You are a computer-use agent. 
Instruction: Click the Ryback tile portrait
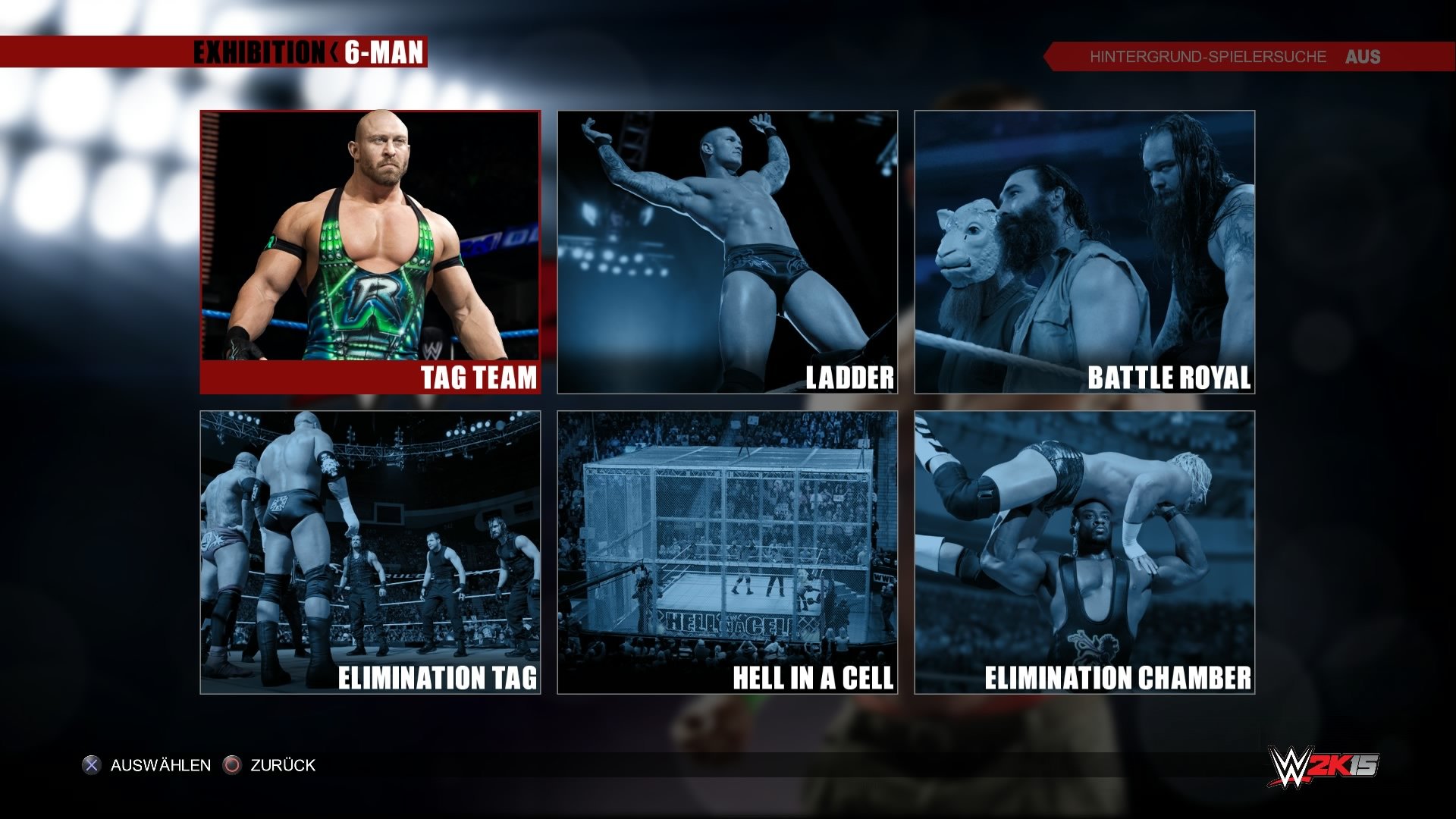pos(369,235)
